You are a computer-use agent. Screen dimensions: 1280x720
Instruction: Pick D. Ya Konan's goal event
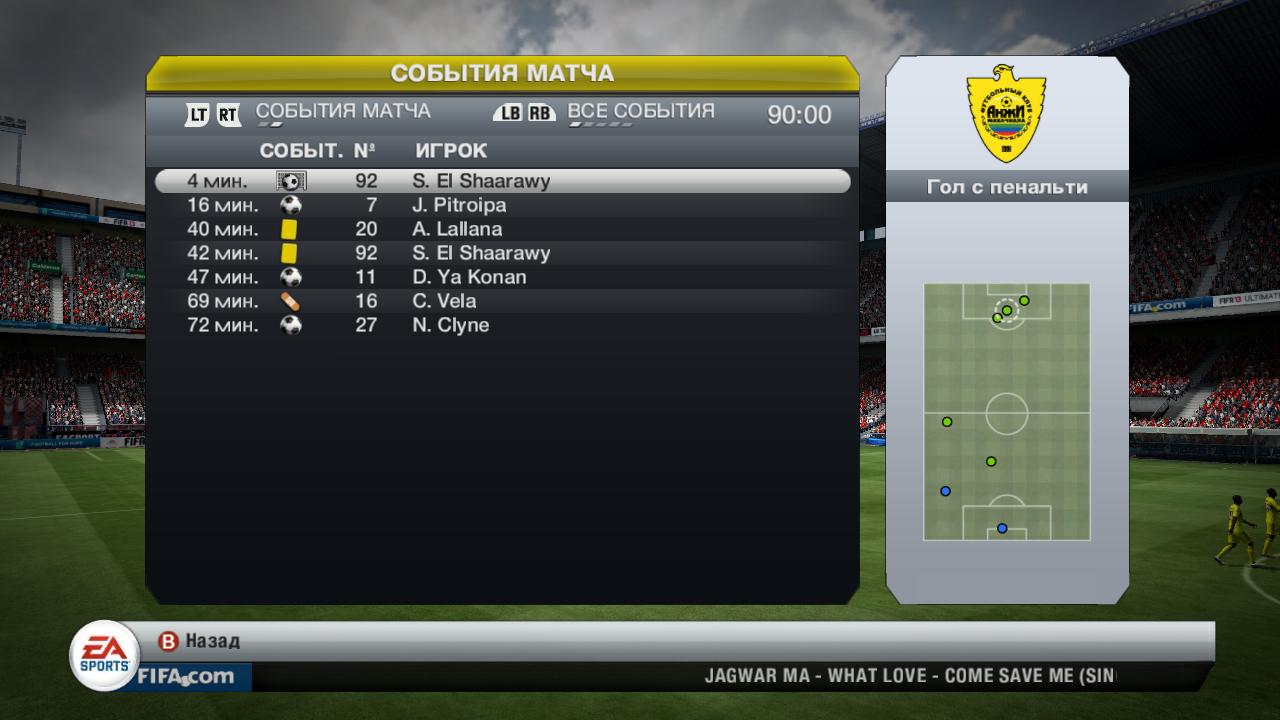coord(502,277)
